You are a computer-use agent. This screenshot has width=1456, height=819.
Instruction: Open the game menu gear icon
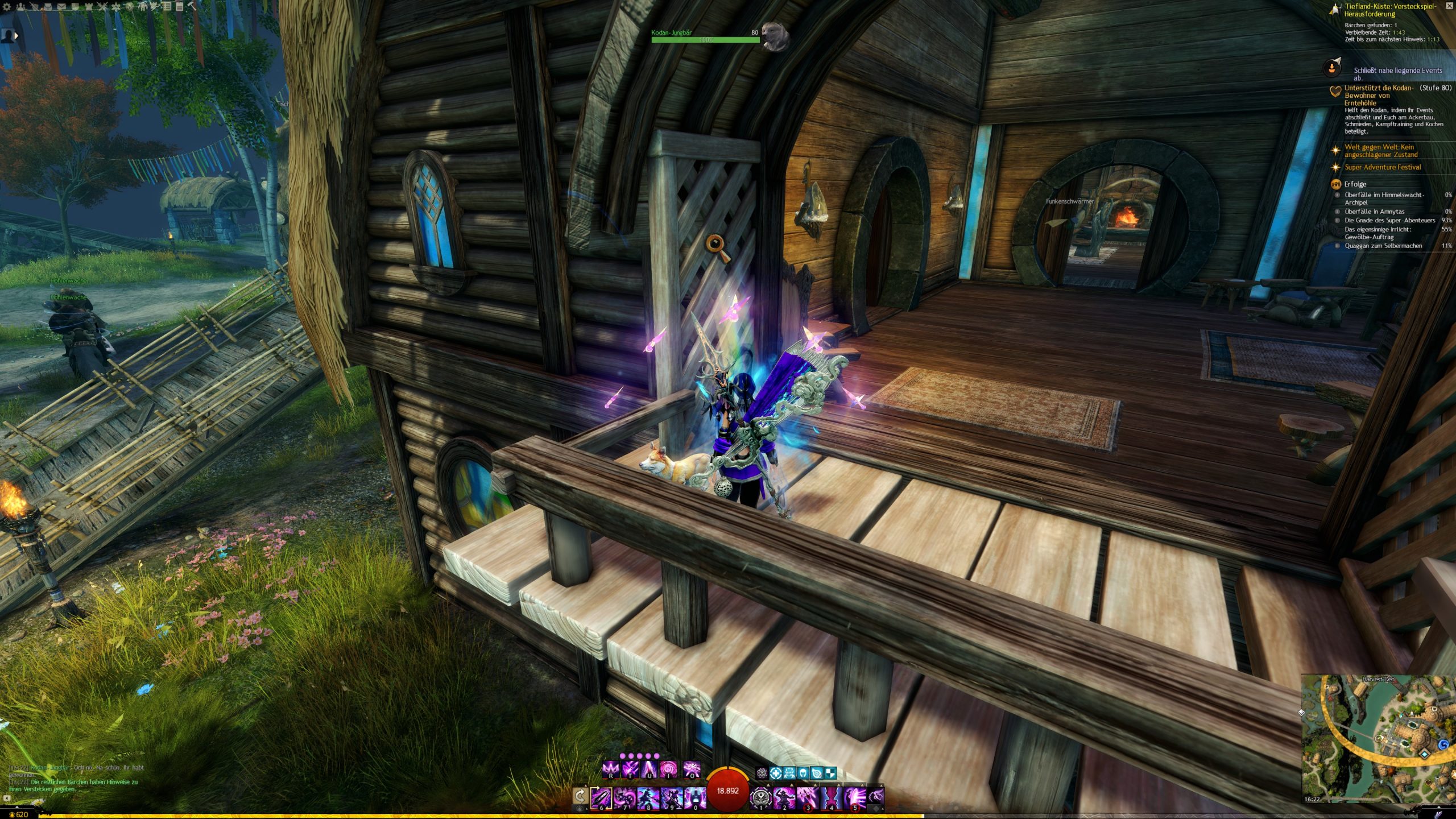coord(7,7)
